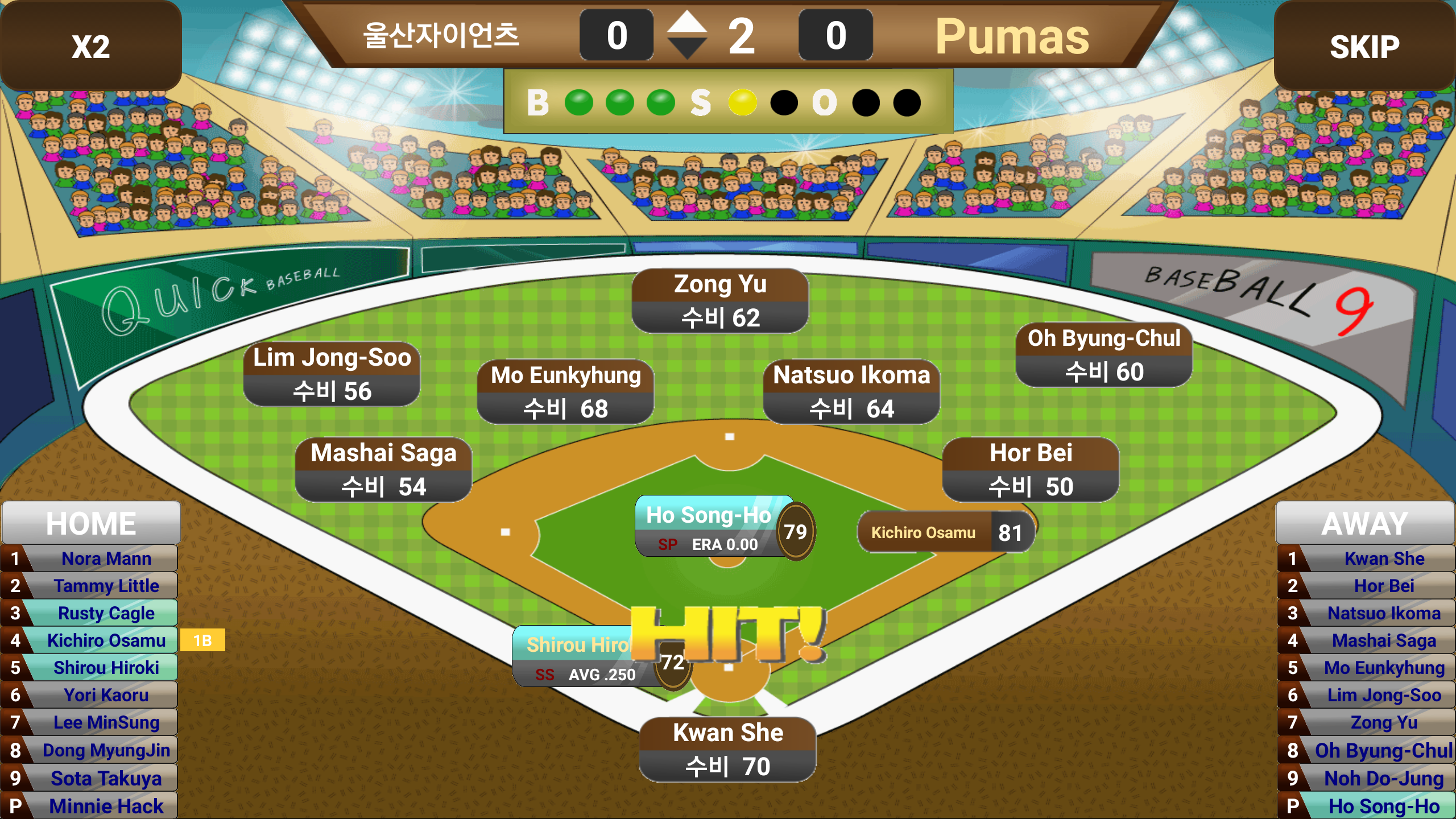Expand the inning indicator on the scoreboard

point(688,36)
